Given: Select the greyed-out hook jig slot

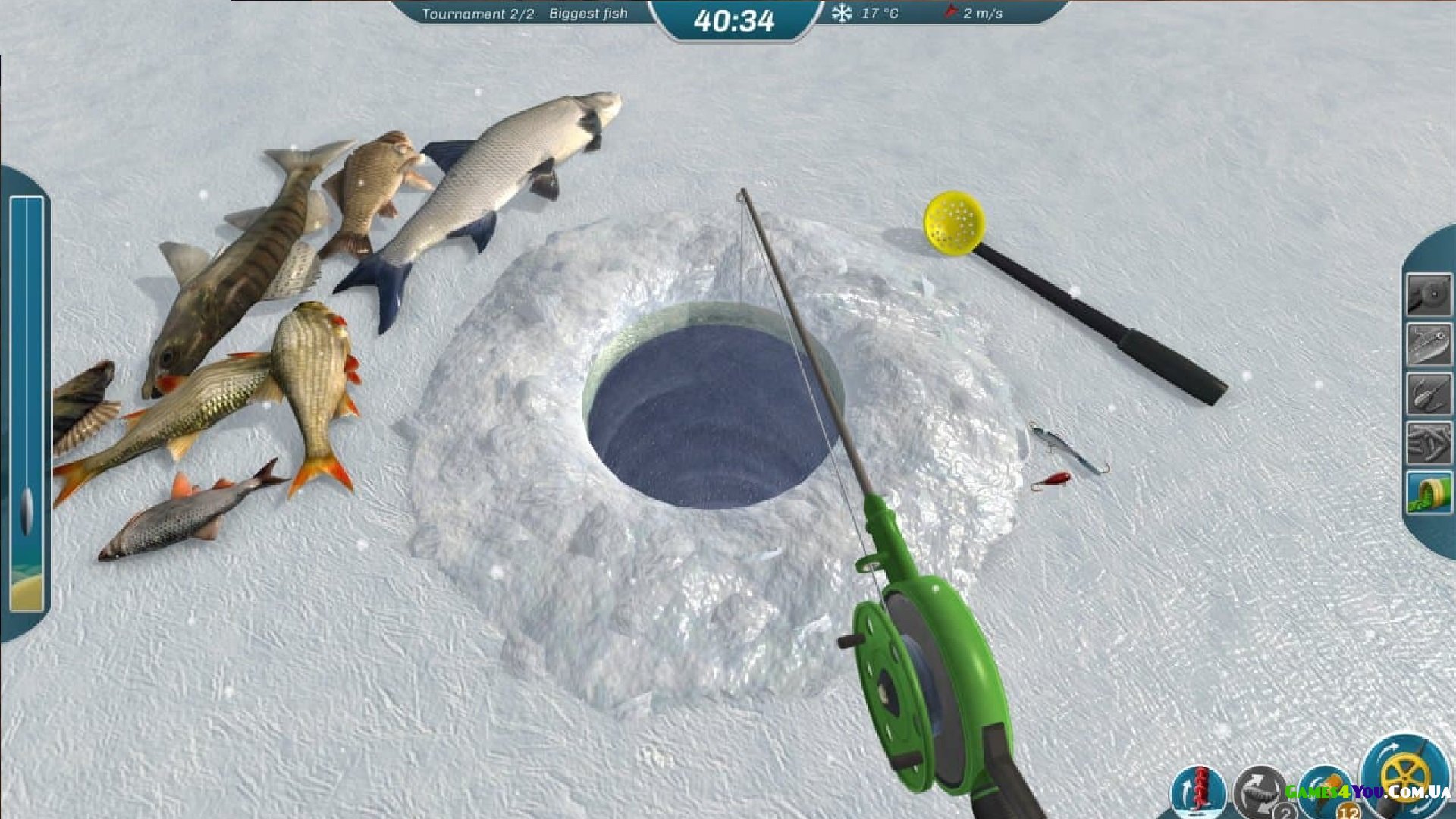Looking at the screenshot, I should pyautogui.click(x=1429, y=394).
